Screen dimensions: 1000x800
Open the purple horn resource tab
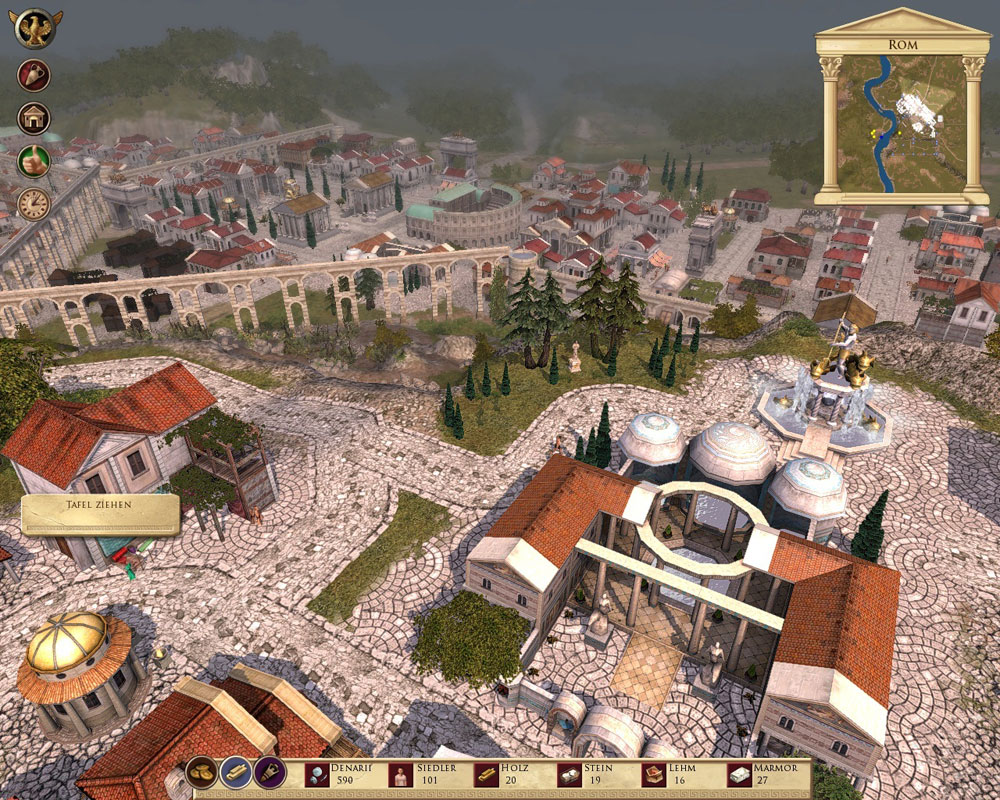pos(269,773)
